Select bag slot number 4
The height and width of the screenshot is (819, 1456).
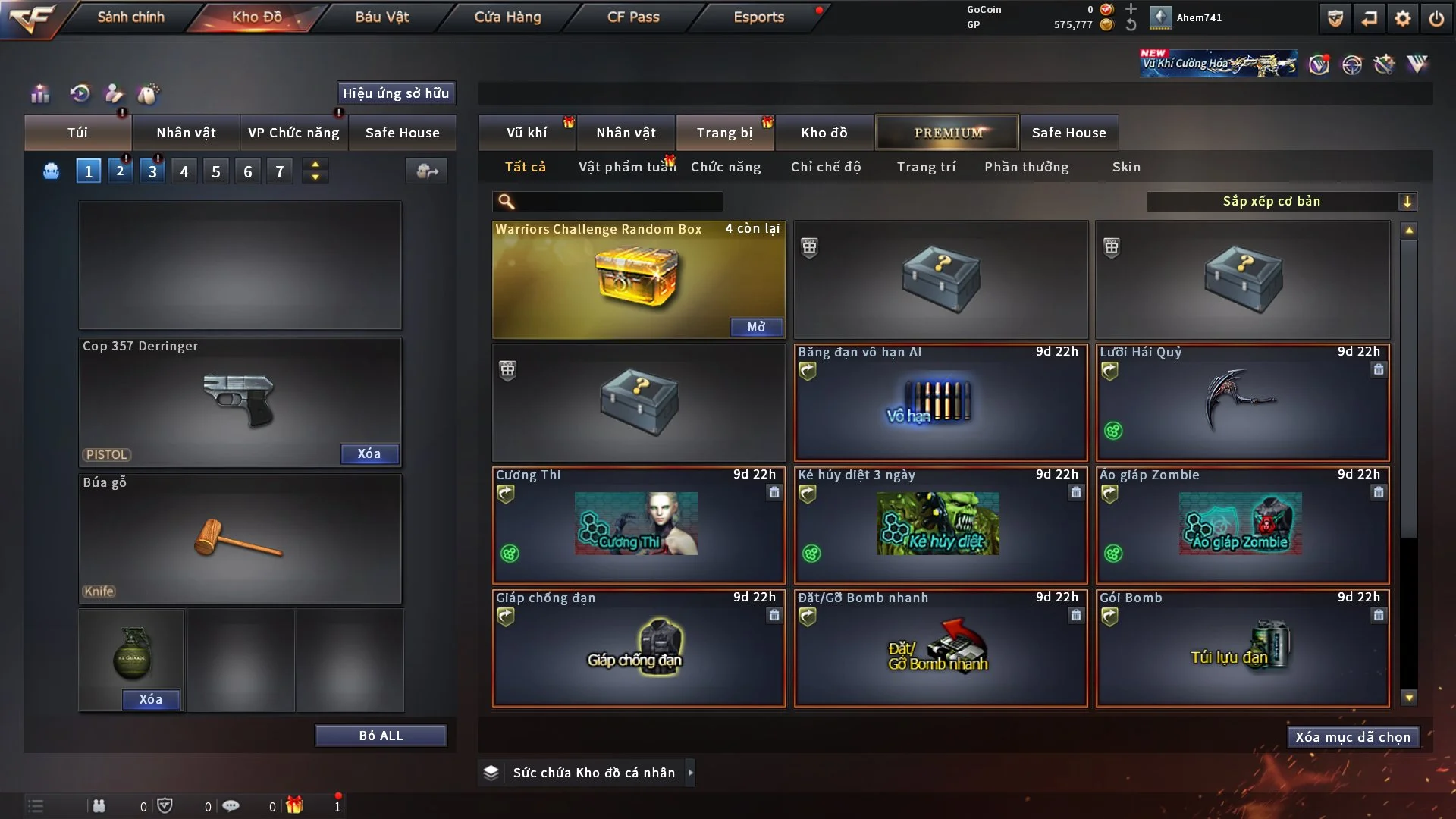[x=184, y=171]
